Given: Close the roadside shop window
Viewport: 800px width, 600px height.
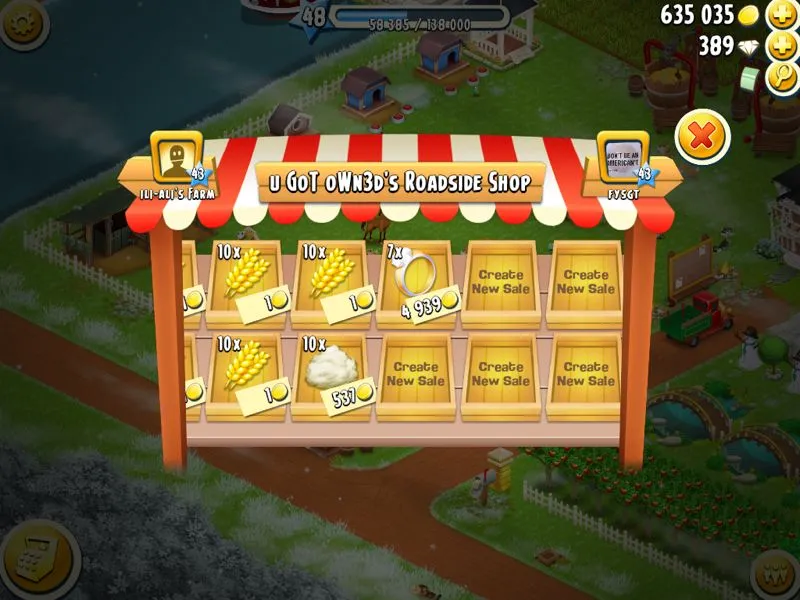Looking at the screenshot, I should point(702,137).
